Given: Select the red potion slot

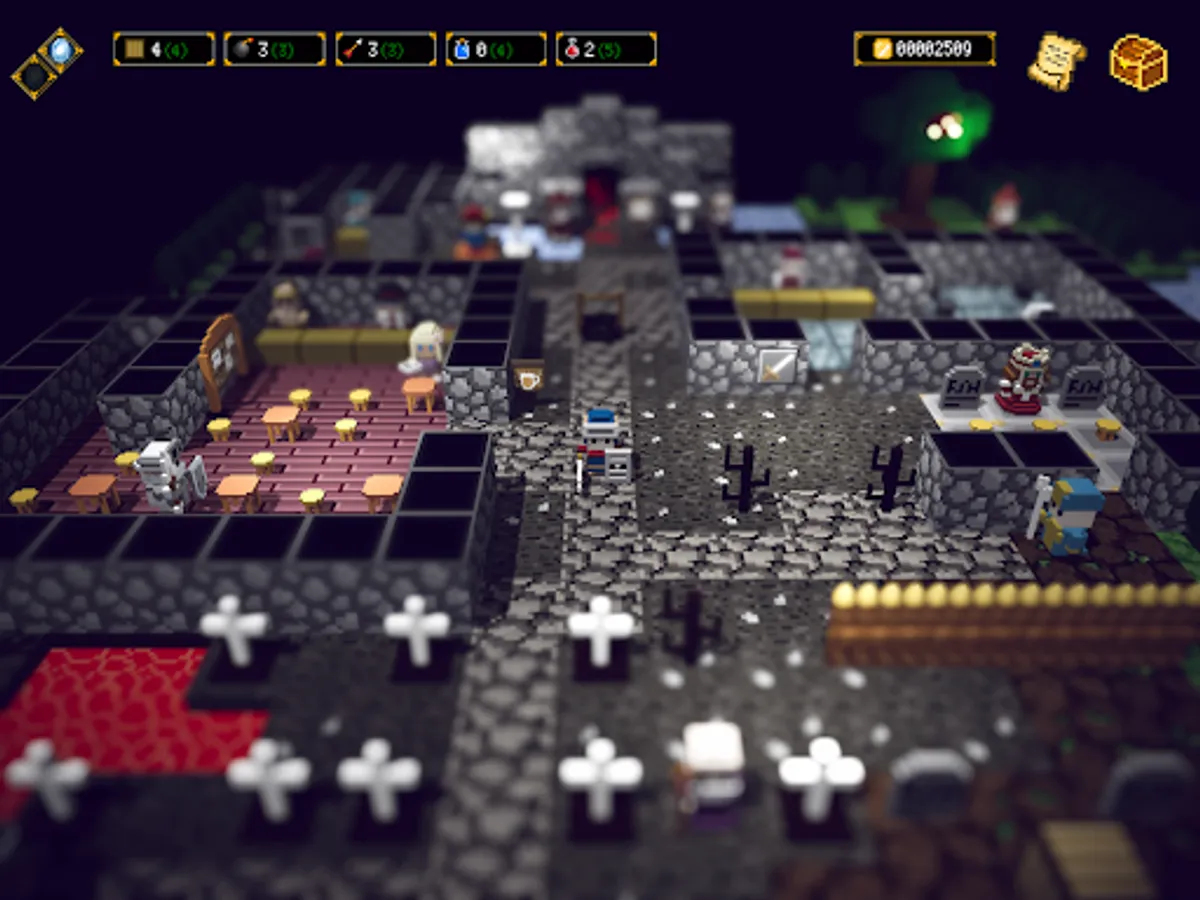Looking at the screenshot, I should coord(606,49).
